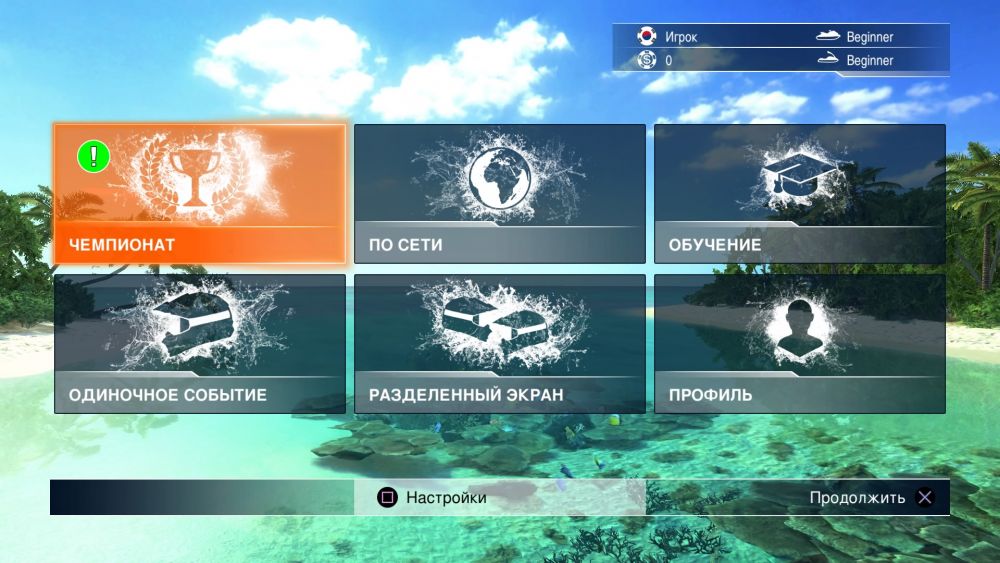Start Одиночное событие single event
1000x563 pixels.
199,344
